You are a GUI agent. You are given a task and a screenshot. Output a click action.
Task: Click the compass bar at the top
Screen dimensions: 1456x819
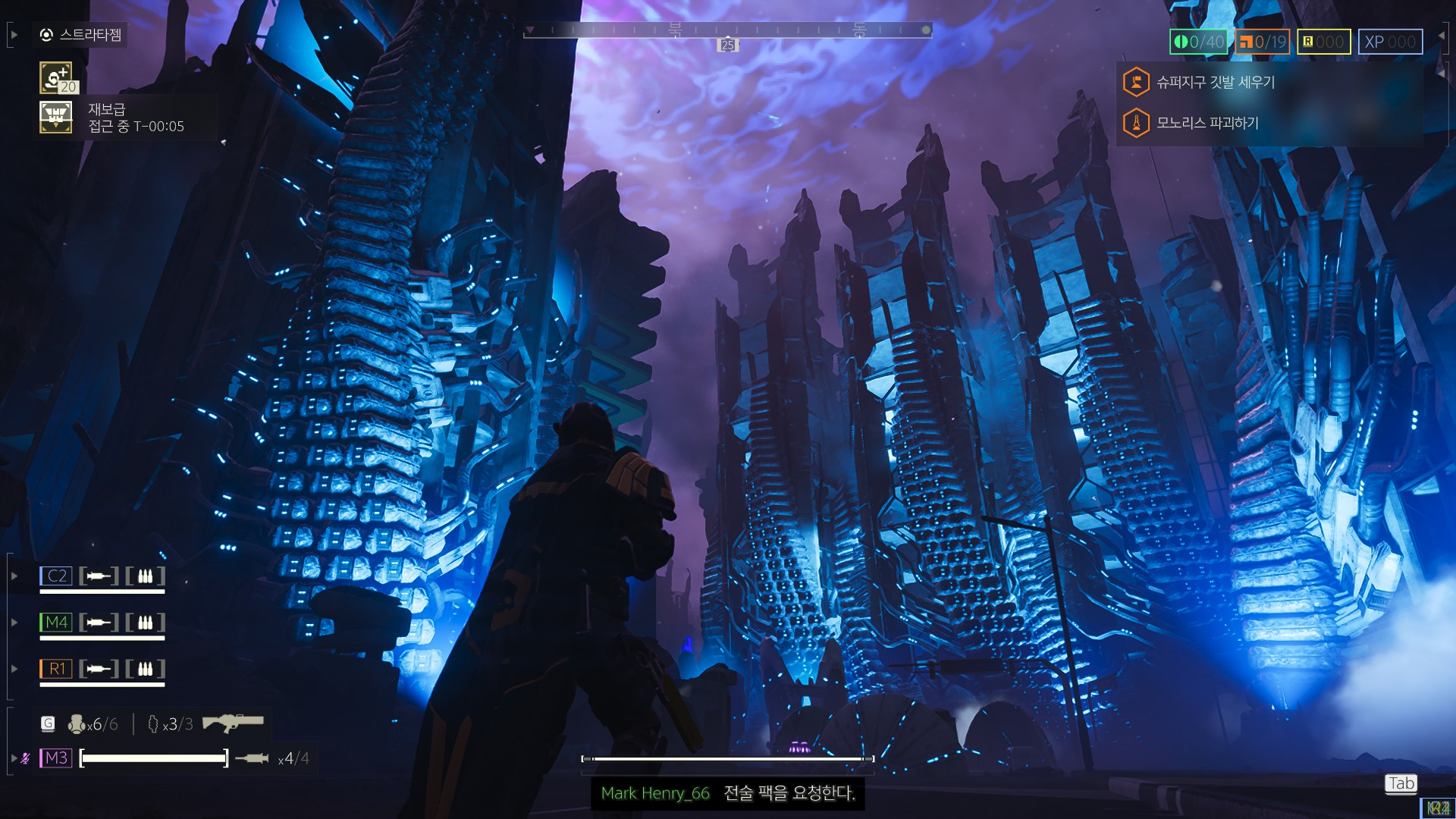(726, 30)
